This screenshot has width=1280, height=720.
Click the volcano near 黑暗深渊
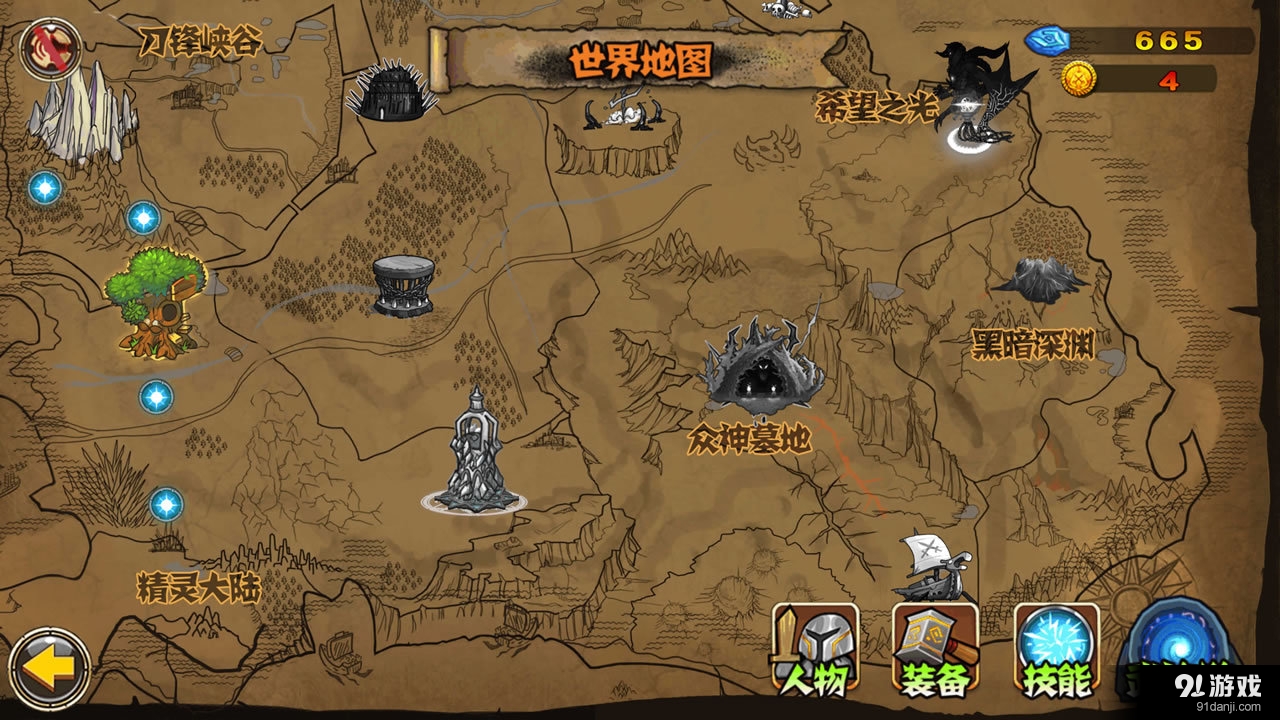(x=1040, y=280)
